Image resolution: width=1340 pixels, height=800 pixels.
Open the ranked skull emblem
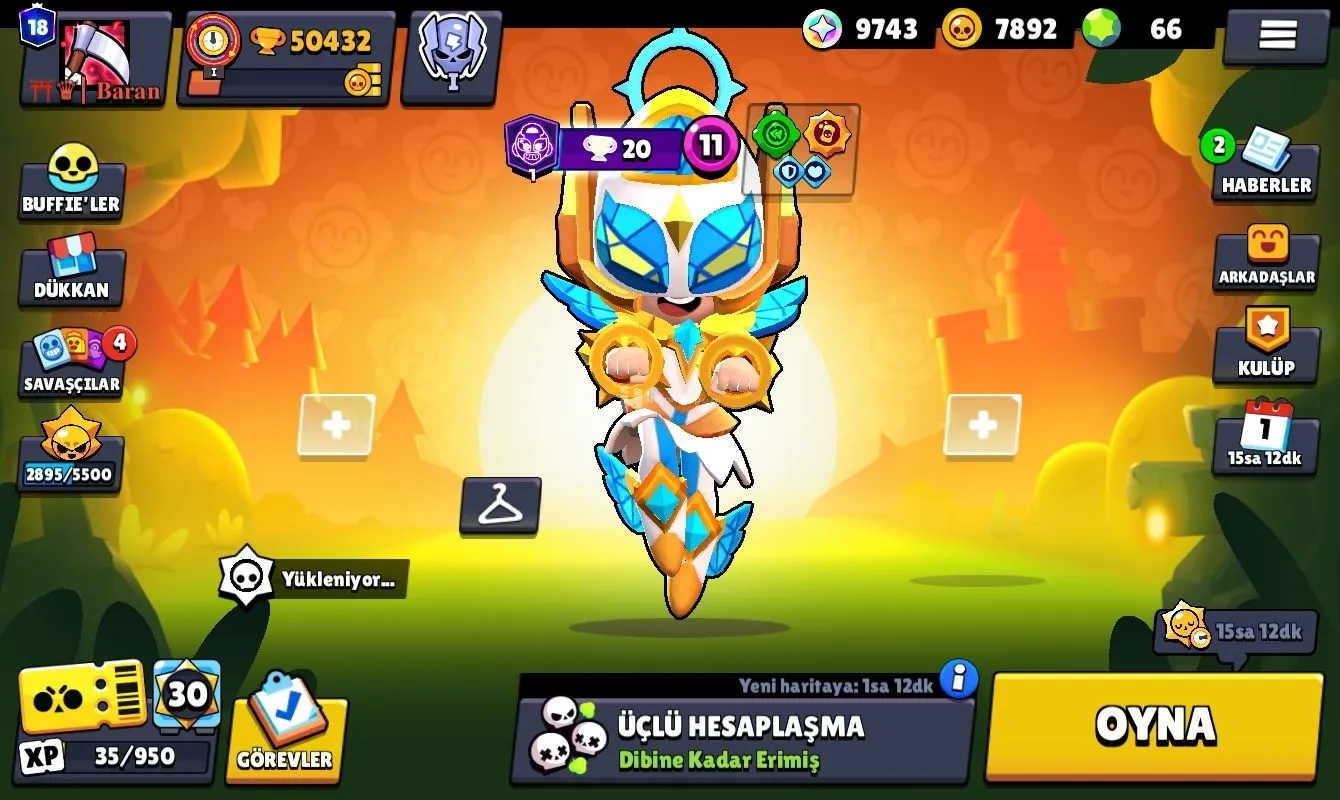tap(452, 55)
